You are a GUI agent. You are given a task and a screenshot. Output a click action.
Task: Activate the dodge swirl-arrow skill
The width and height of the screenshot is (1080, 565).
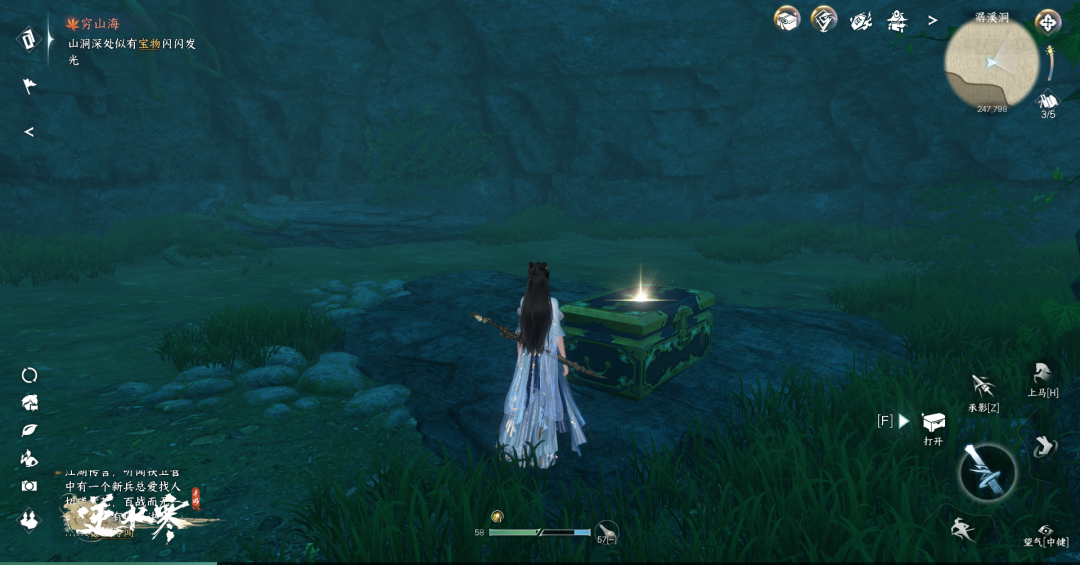[x=1044, y=447]
